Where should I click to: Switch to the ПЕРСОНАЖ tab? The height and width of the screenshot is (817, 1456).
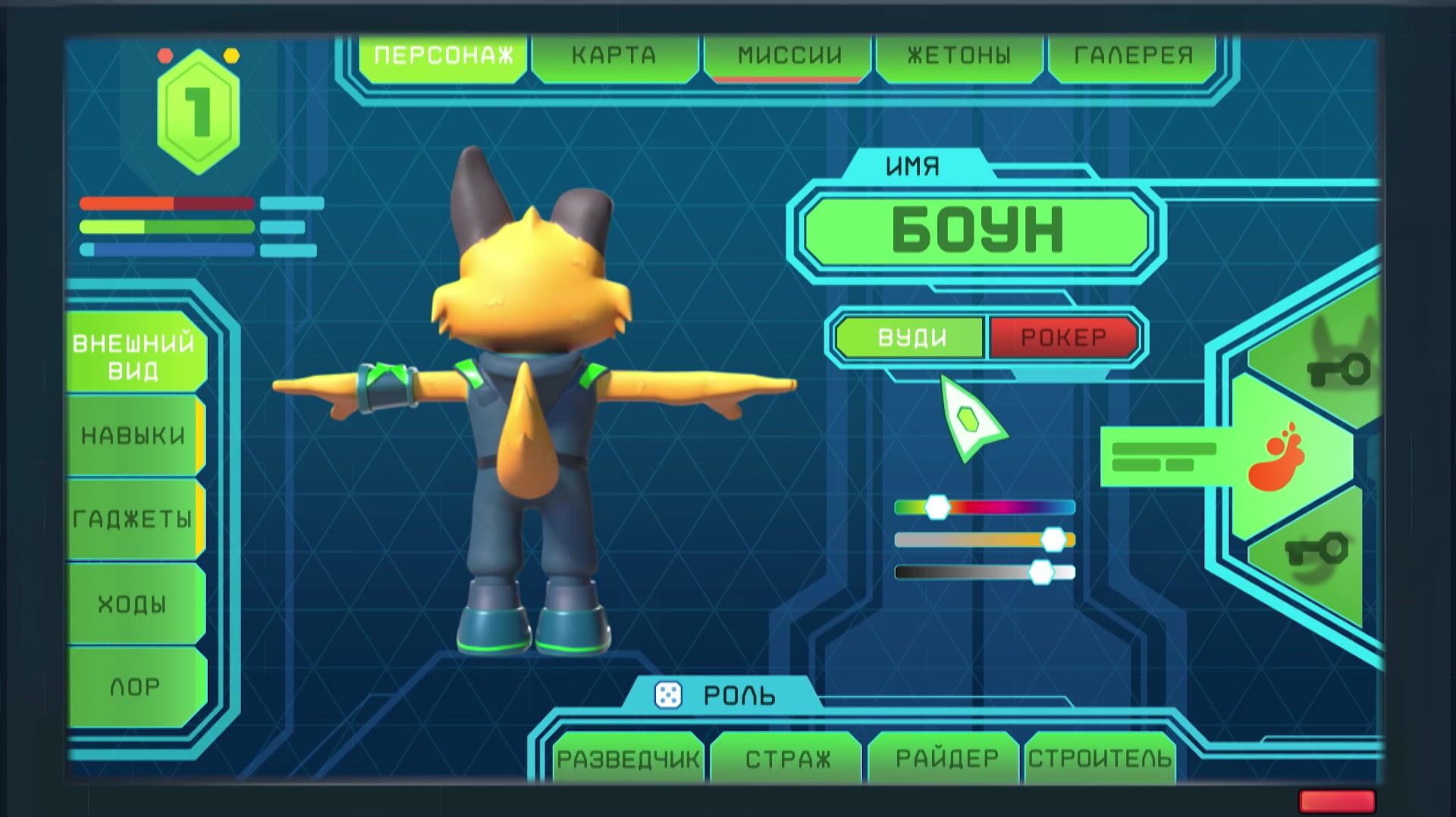click(443, 55)
